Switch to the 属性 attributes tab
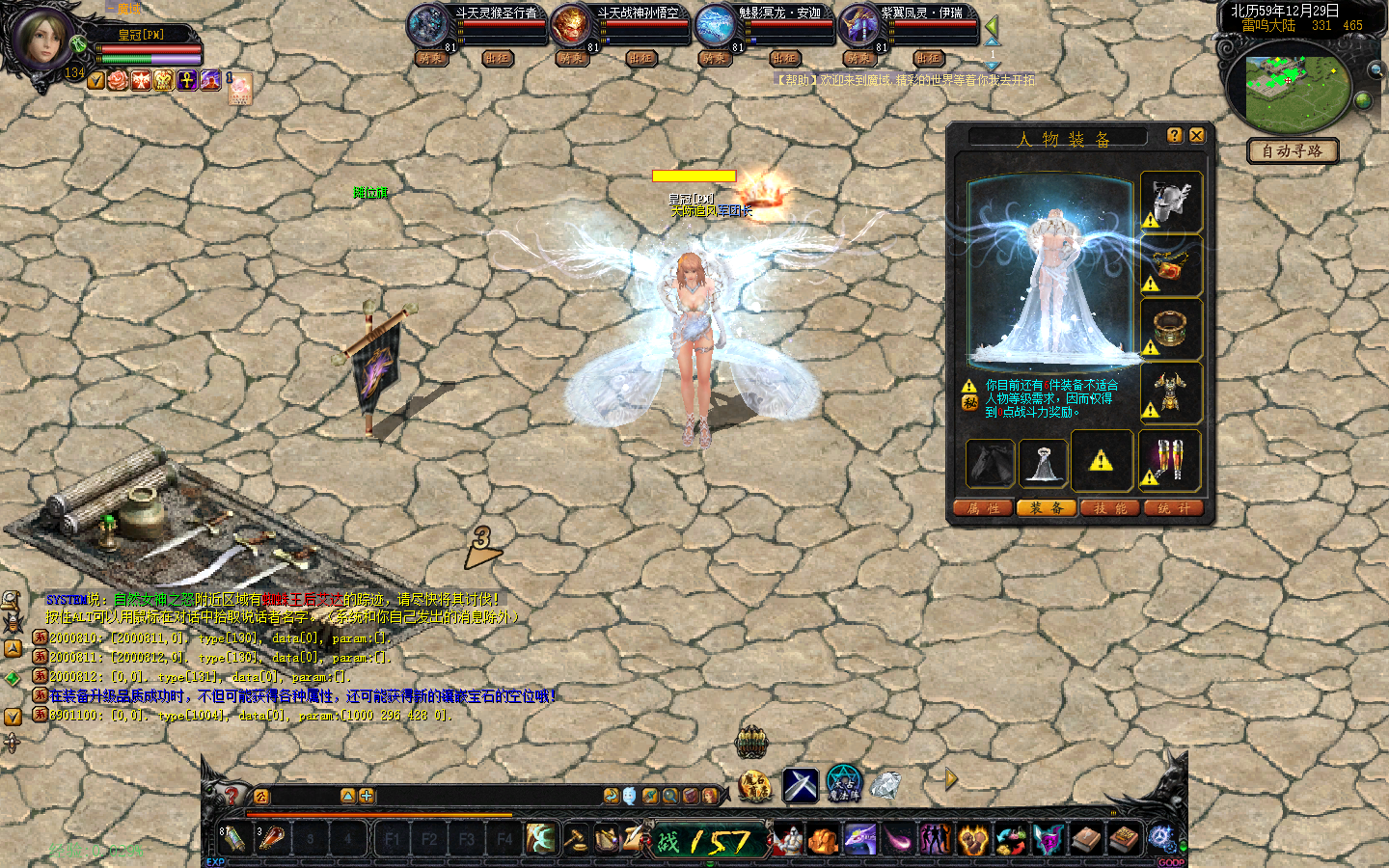The height and width of the screenshot is (868, 1389). 983,508
